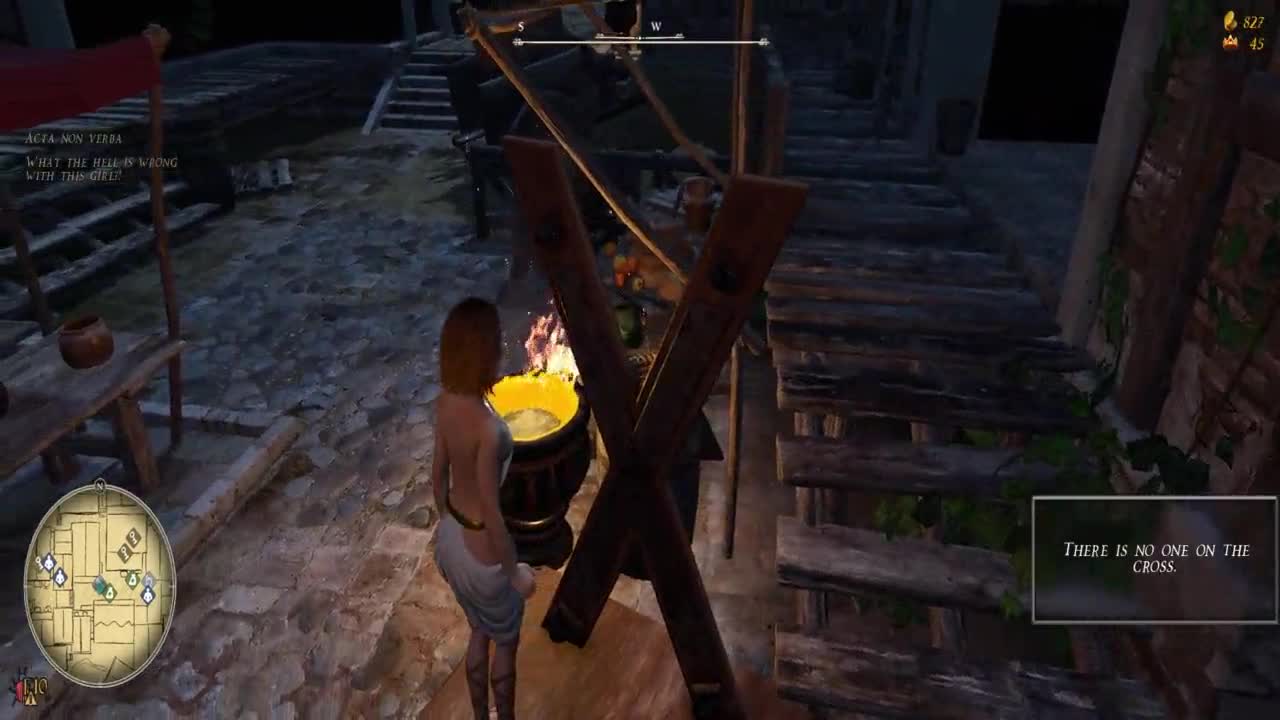
Task: Click the north marker atop the minimap
Action: [x=100, y=485]
